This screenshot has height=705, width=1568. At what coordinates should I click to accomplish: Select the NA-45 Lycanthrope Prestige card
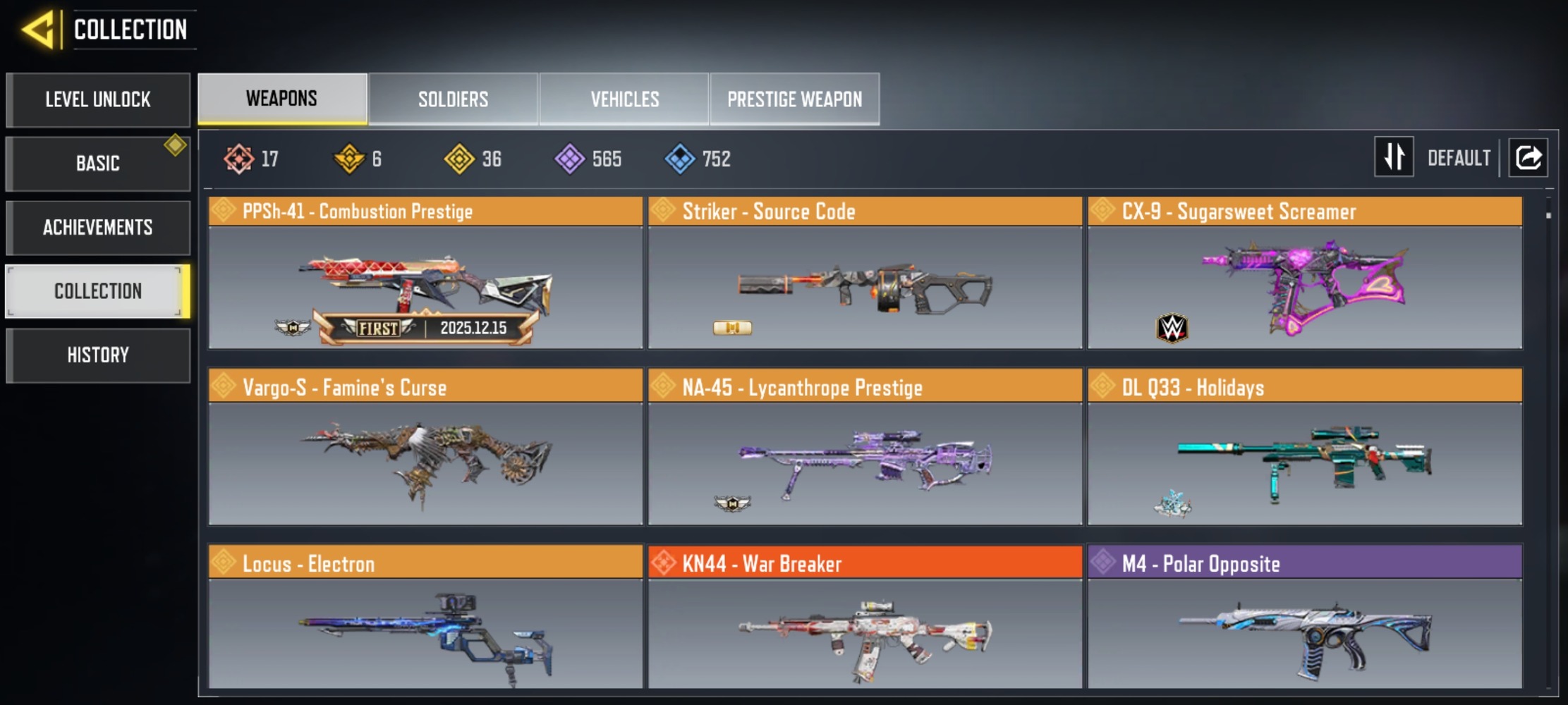click(x=865, y=448)
